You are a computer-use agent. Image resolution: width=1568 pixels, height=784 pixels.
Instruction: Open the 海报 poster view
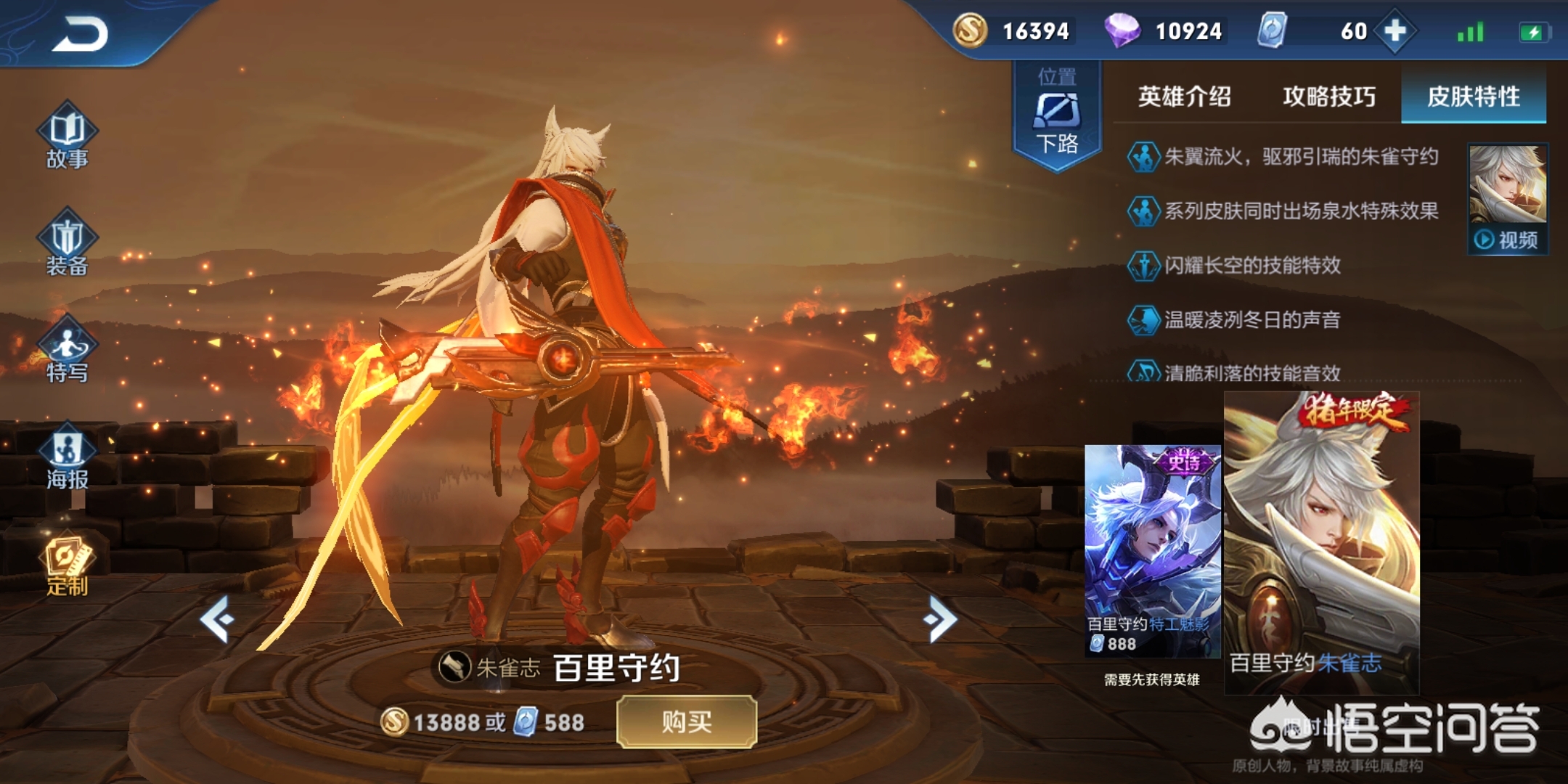pyautogui.click(x=68, y=457)
